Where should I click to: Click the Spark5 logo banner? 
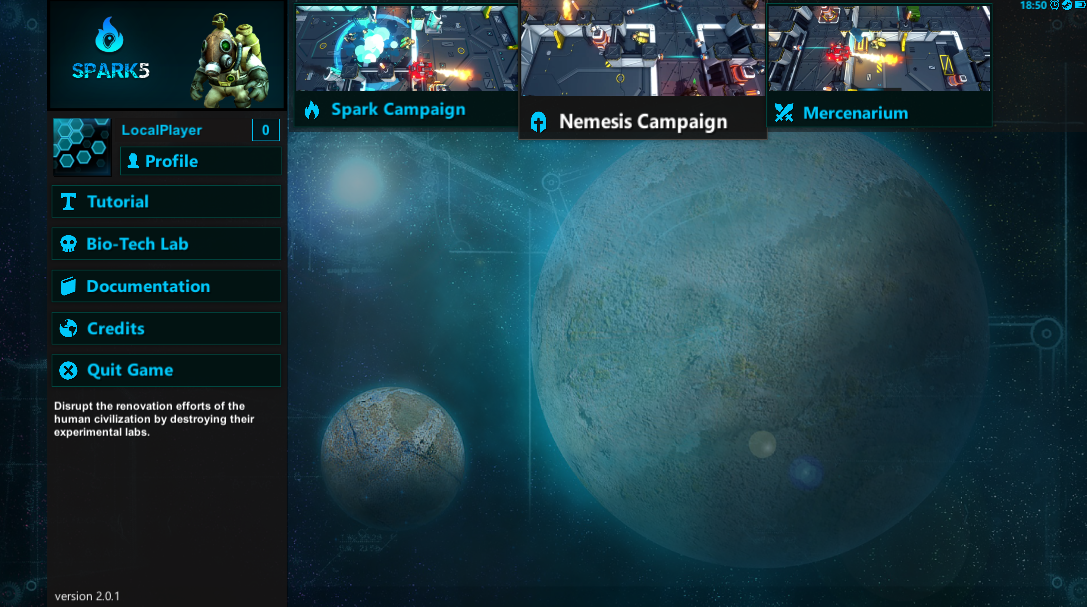[166, 55]
